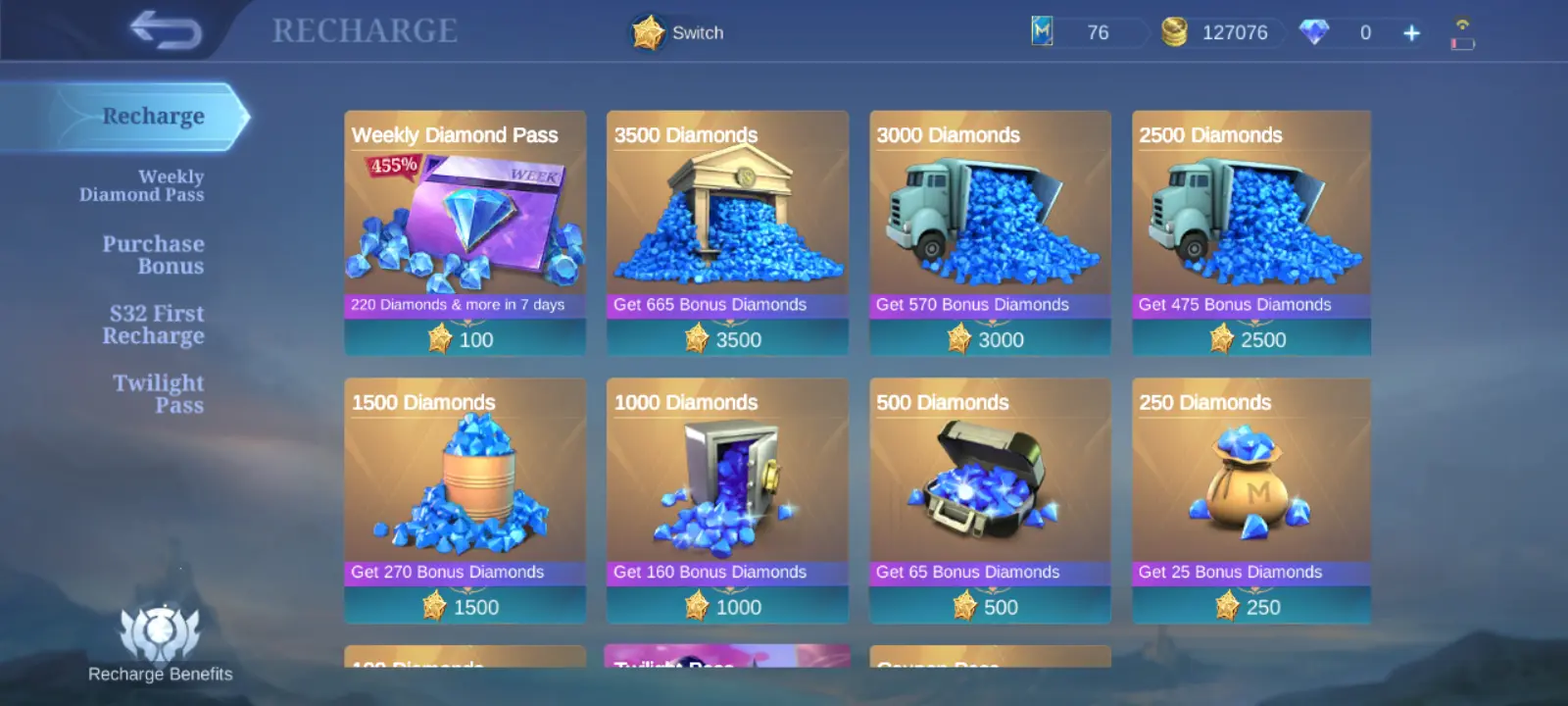The height and width of the screenshot is (706, 1568).
Task: Click the 3000 Diamonds truck image
Action: (989, 216)
